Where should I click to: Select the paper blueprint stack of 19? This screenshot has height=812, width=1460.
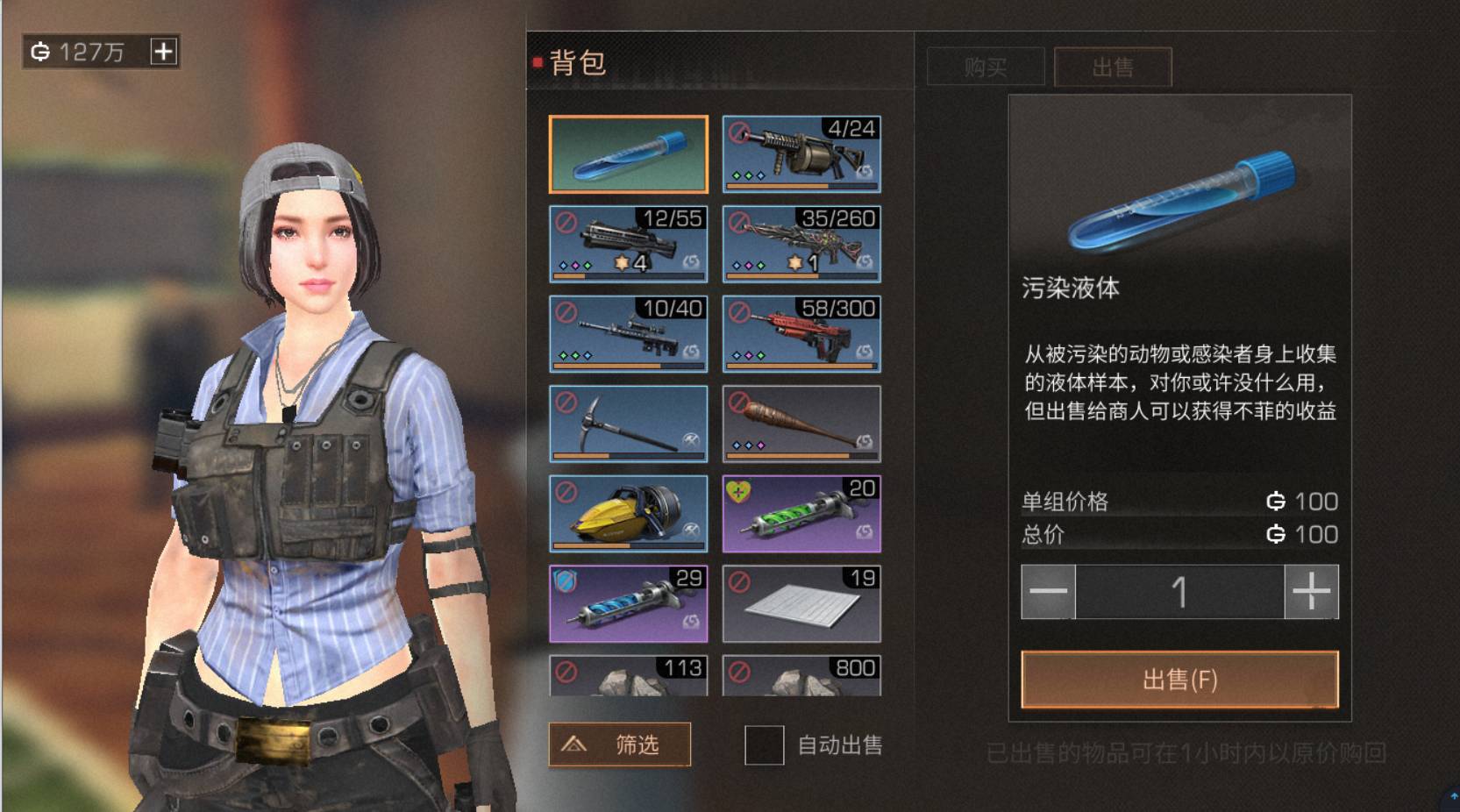point(801,602)
